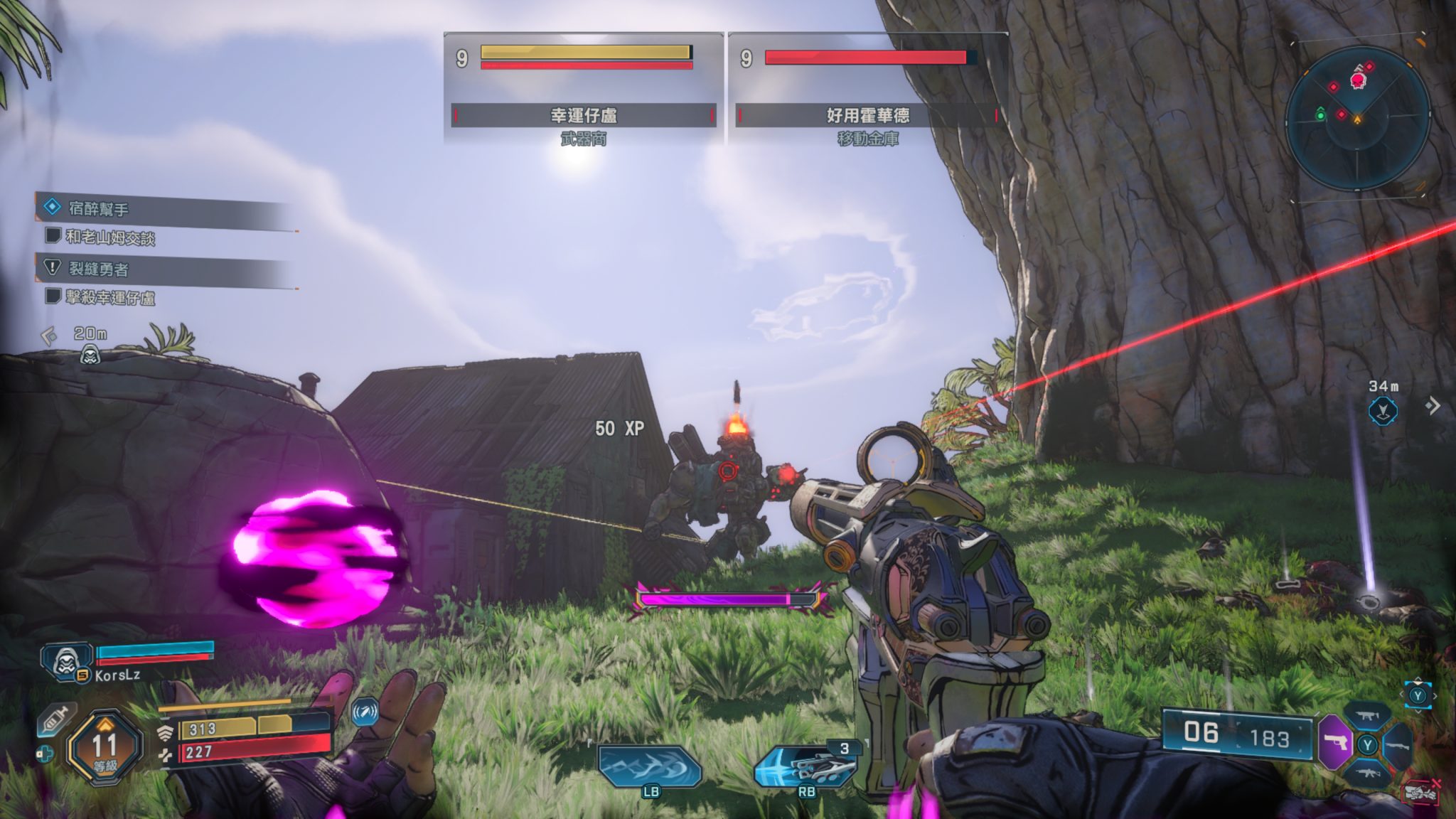Click the 20m teammate location marker
The width and height of the screenshot is (1456, 819).
(90, 353)
